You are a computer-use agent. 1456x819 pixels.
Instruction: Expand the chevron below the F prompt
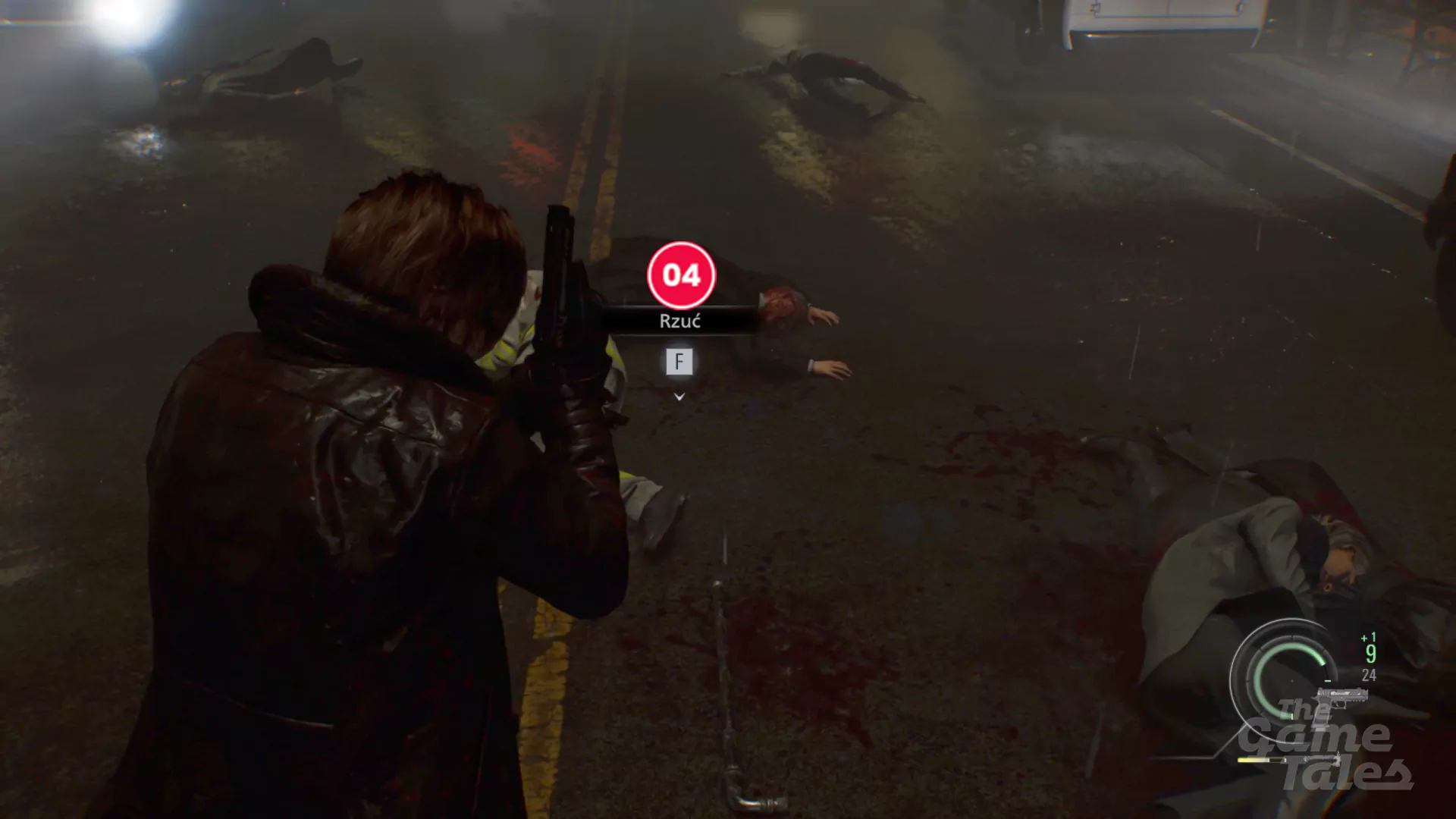coord(679,396)
